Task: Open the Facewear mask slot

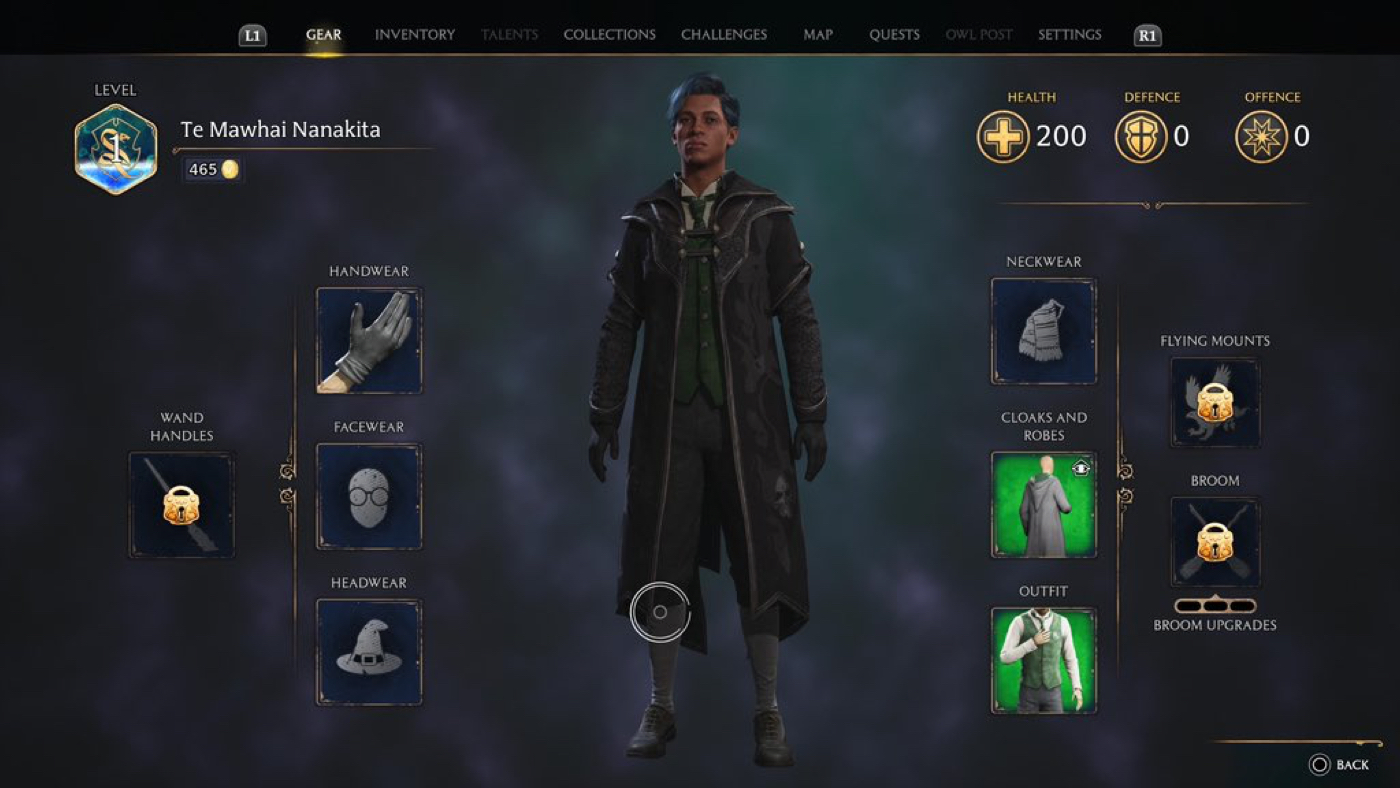Action: tap(369, 497)
